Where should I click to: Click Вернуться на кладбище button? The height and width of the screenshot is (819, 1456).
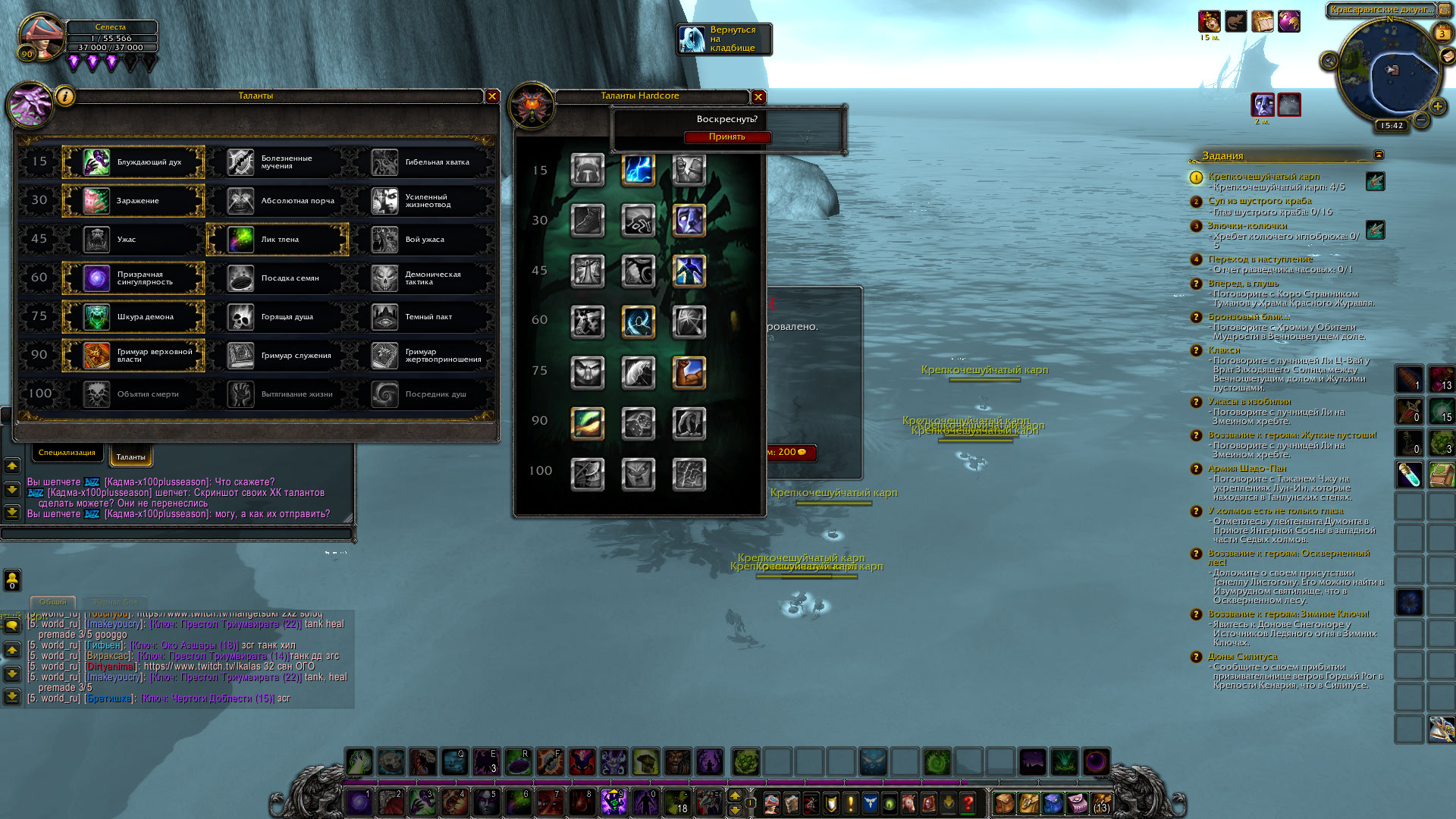pos(724,39)
